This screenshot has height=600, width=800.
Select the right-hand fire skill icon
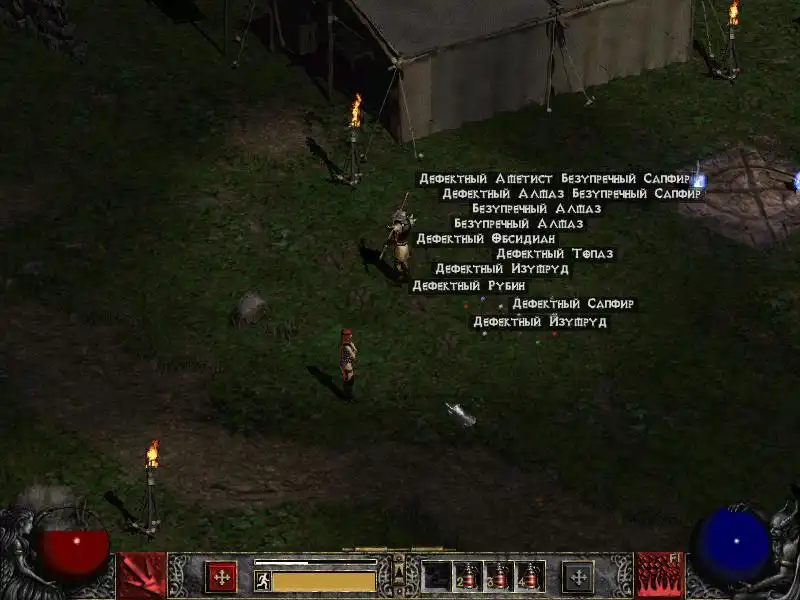(659, 575)
